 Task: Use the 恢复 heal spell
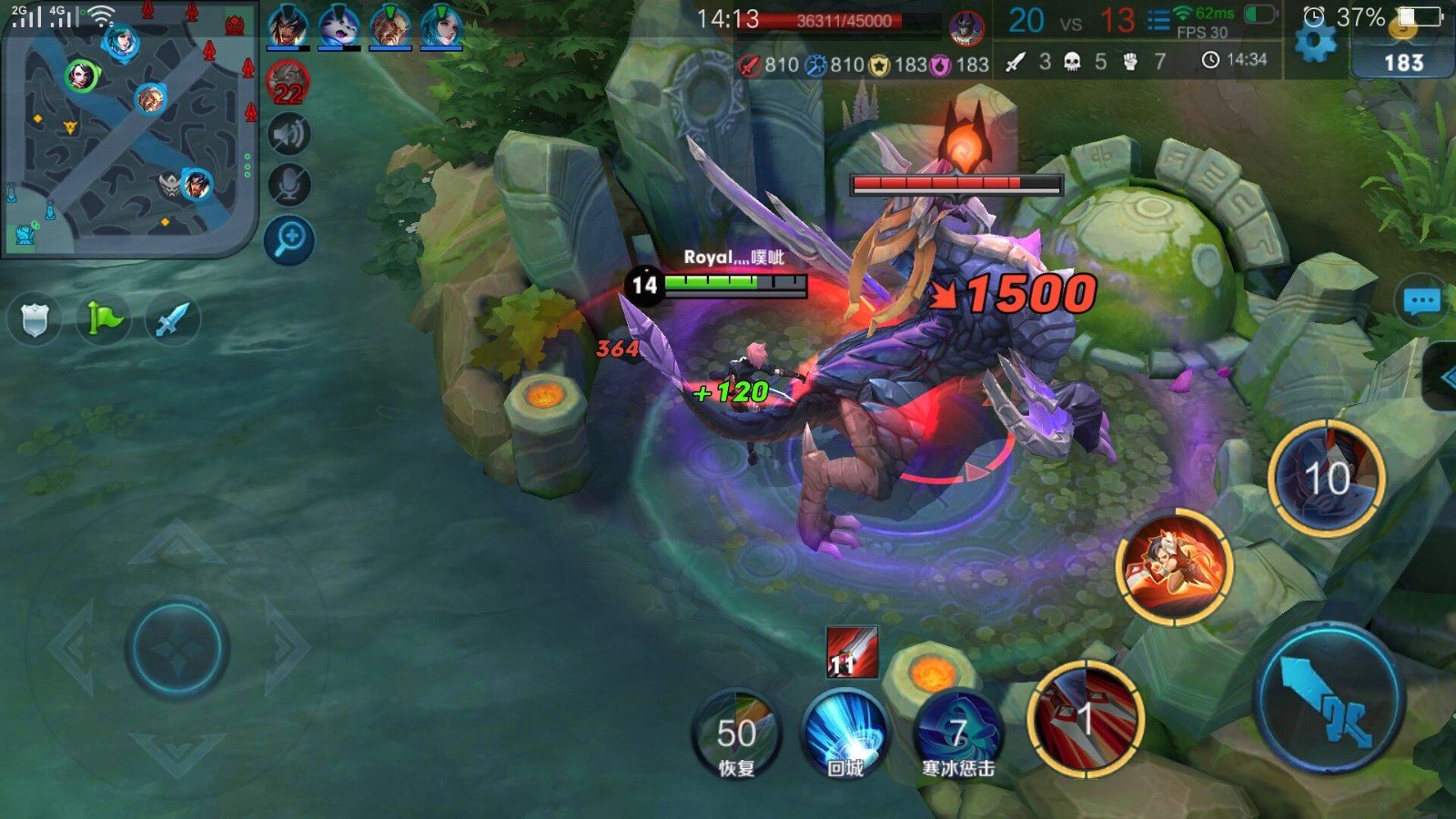pos(736,735)
